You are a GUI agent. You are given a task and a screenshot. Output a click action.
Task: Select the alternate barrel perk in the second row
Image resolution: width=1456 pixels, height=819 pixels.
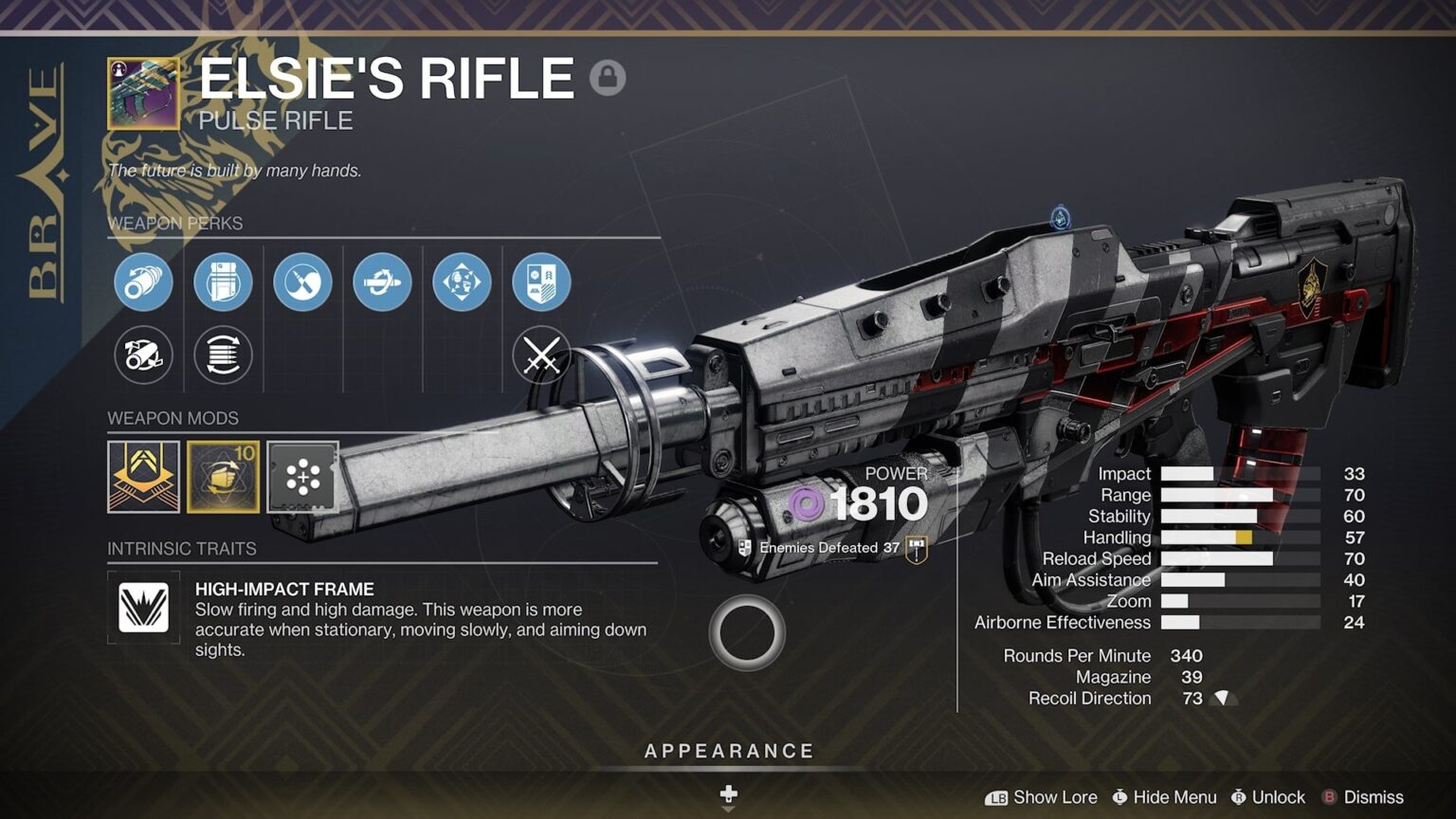click(142, 355)
